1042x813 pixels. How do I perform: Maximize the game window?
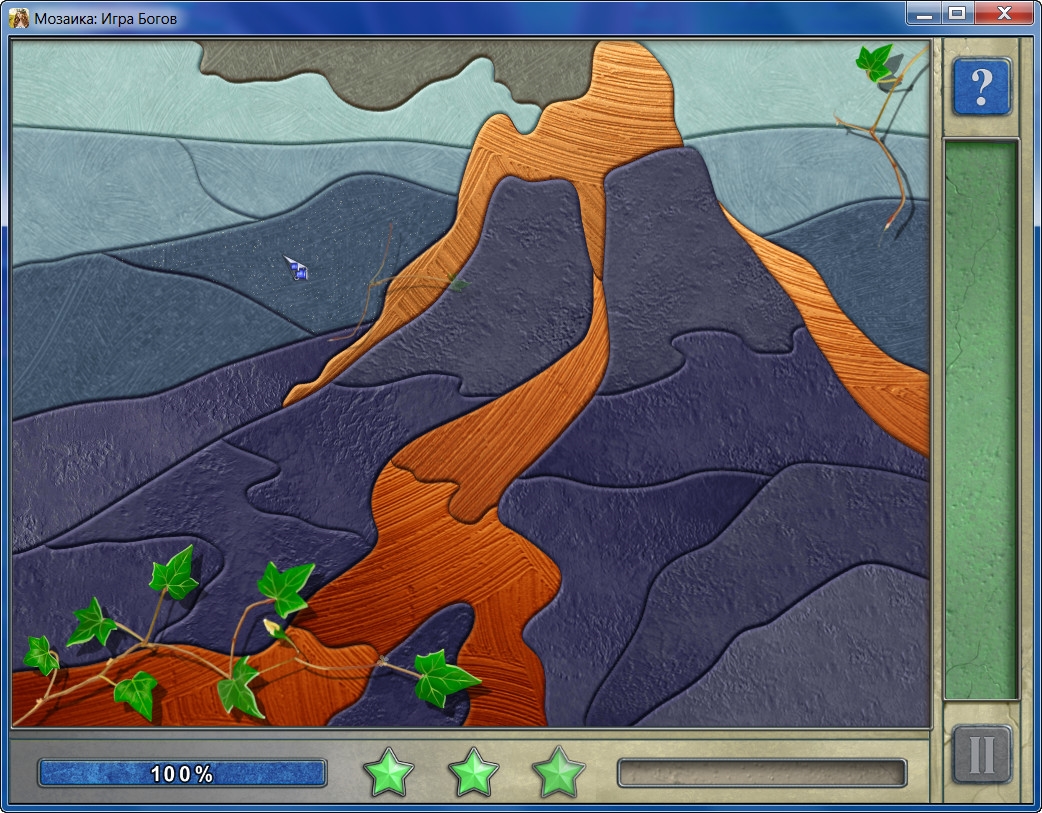[x=957, y=13]
